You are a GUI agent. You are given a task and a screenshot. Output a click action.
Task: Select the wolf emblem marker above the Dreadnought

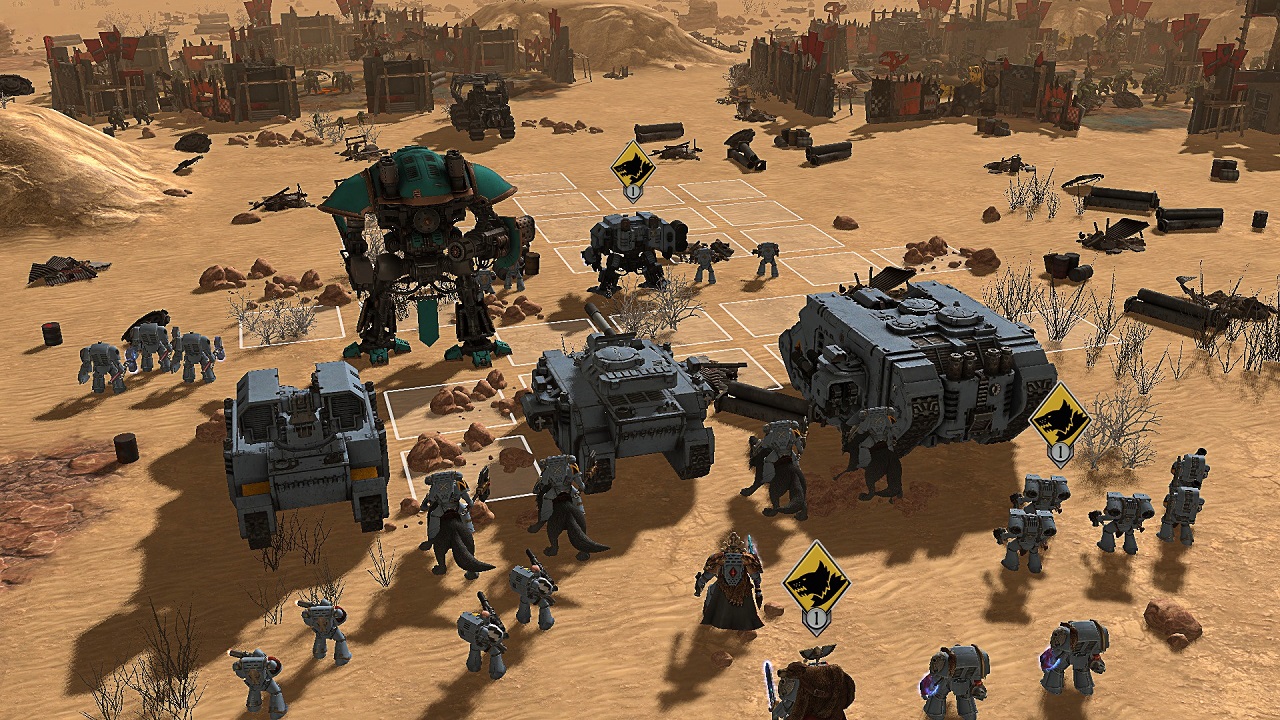(632, 165)
